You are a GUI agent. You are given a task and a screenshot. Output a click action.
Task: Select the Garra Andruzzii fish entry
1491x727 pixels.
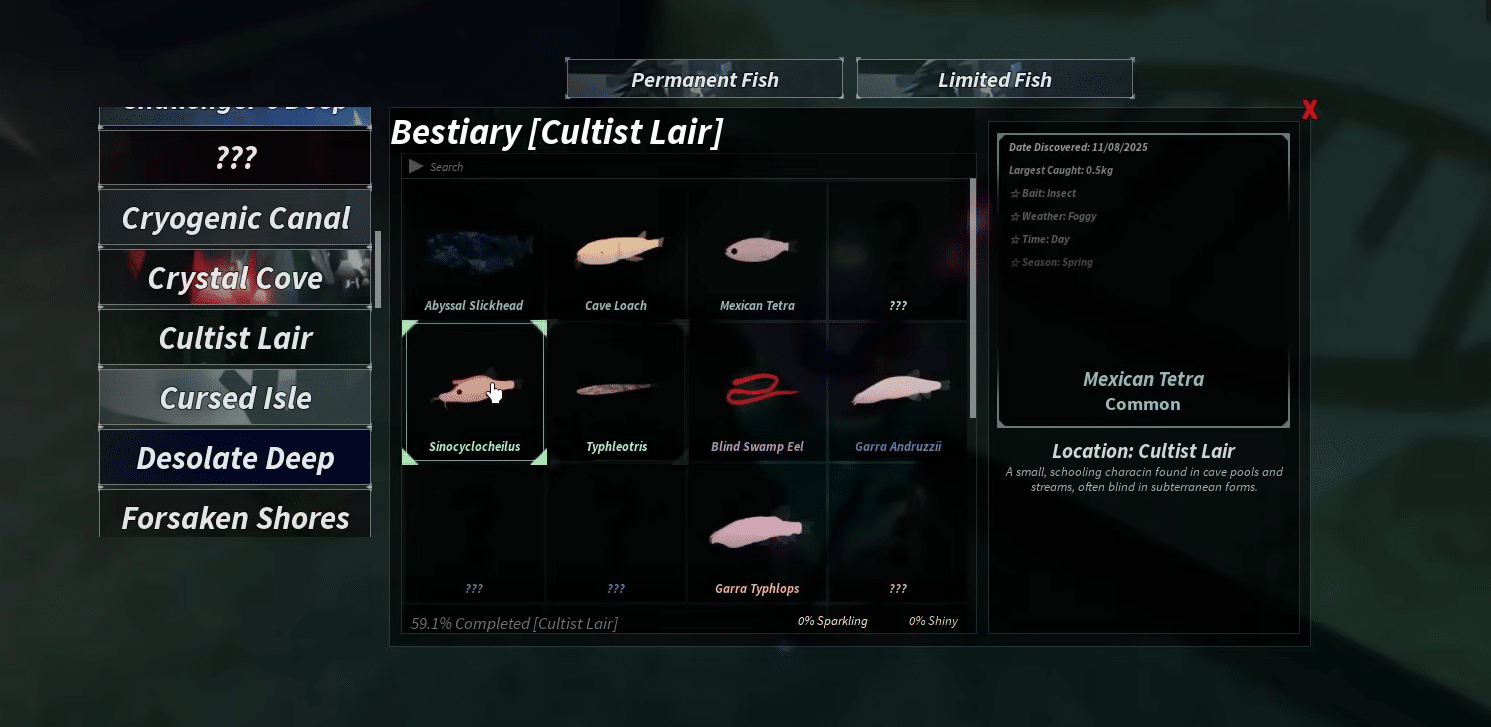(x=898, y=390)
